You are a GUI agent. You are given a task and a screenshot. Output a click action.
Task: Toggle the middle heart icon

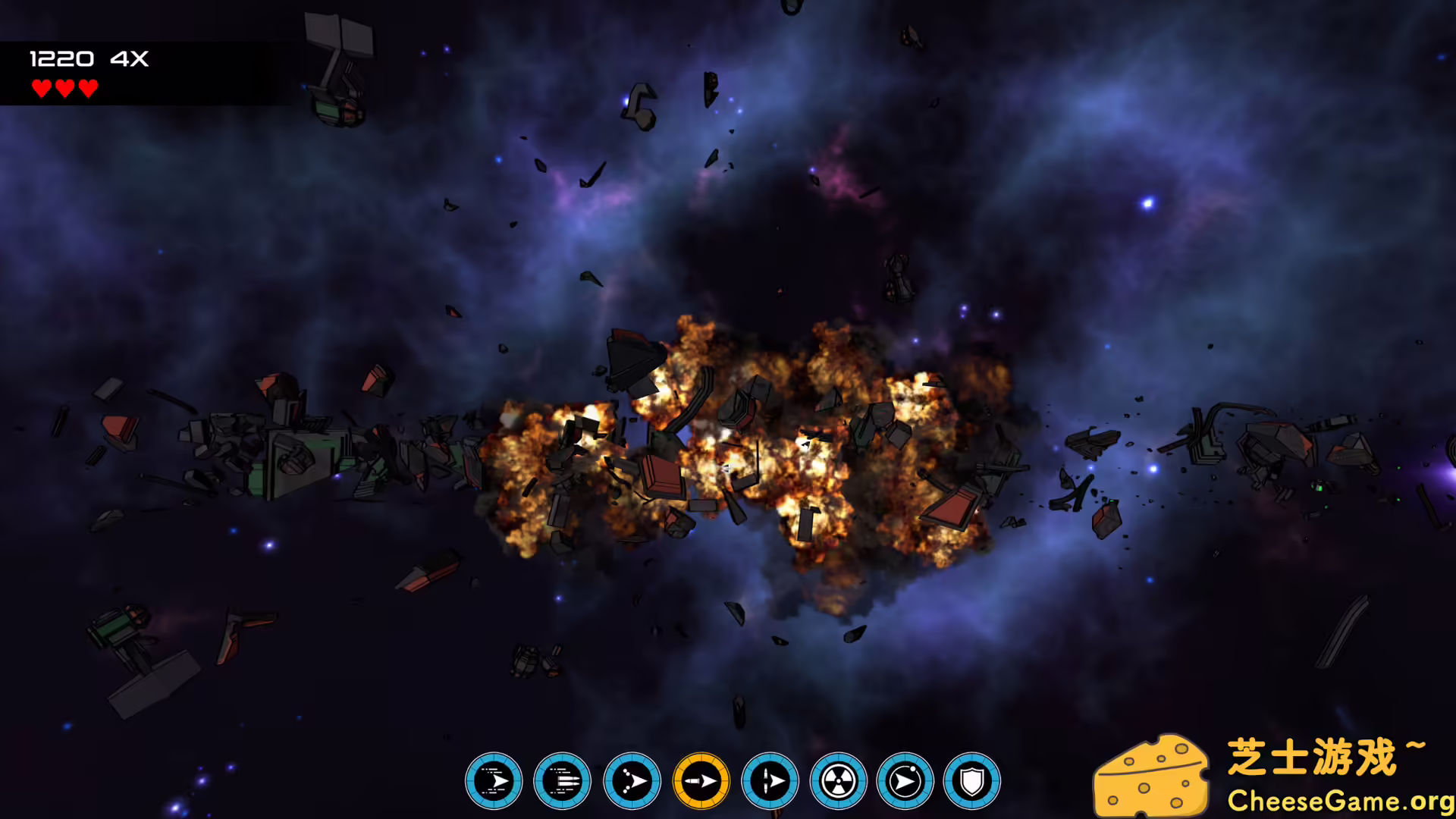tap(64, 89)
